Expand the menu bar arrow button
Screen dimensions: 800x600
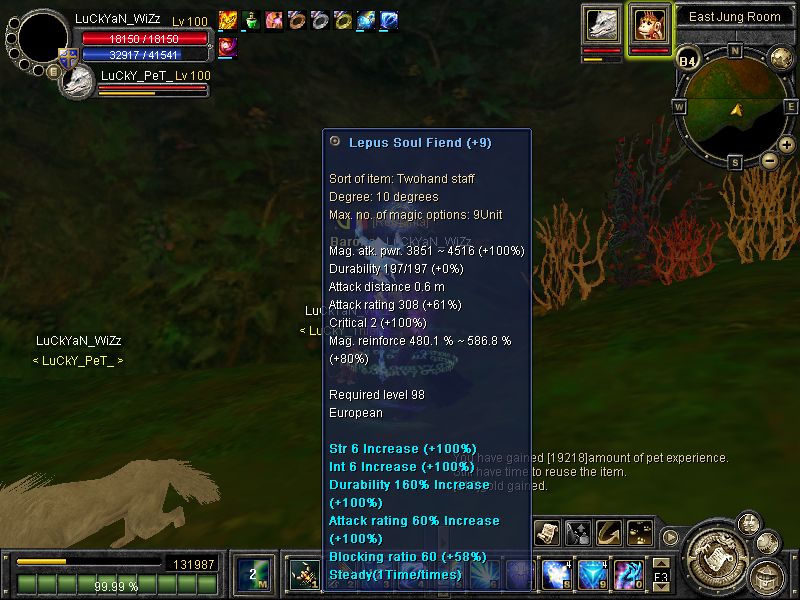point(670,537)
